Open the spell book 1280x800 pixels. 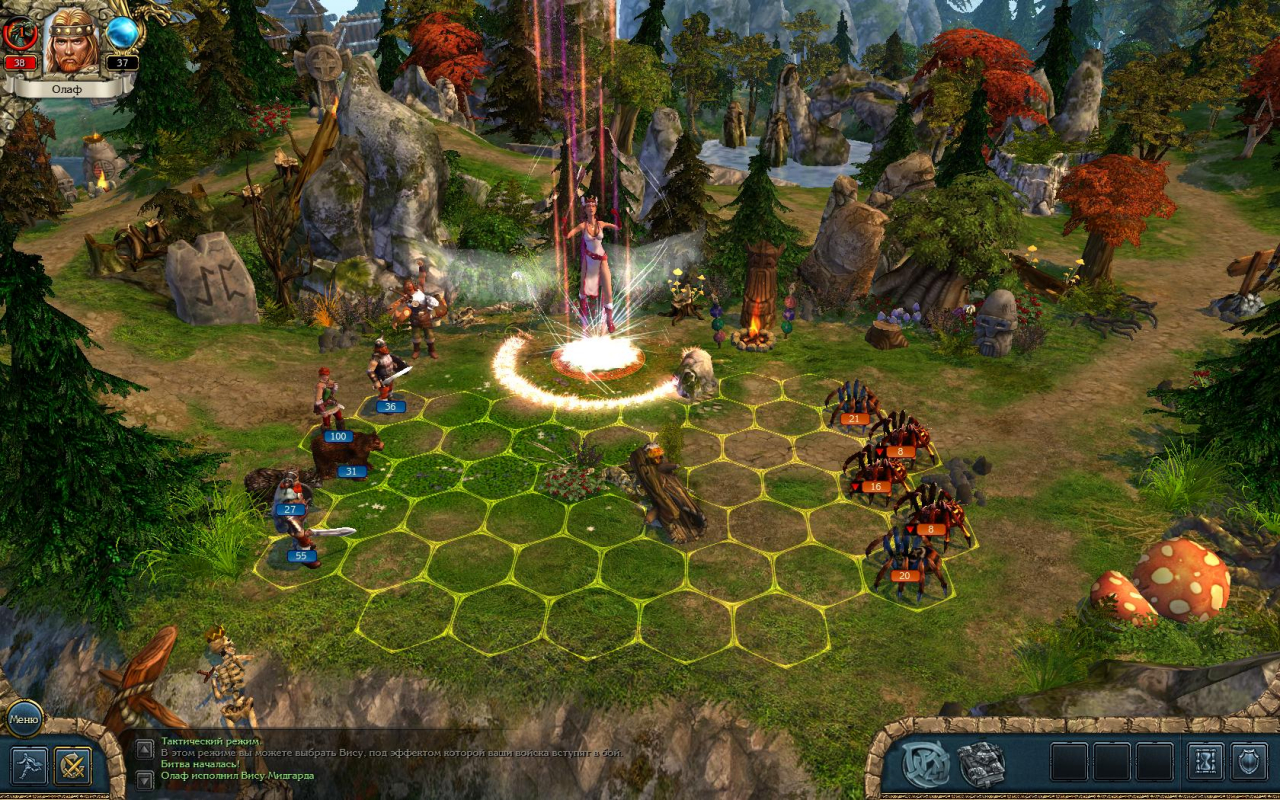click(x=982, y=764)
